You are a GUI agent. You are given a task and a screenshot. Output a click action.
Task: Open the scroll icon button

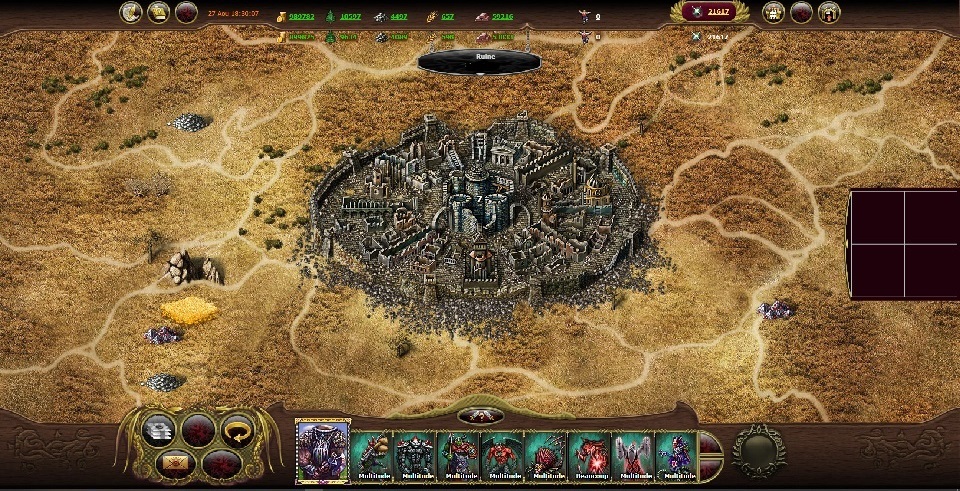click(x=158, y=12)
